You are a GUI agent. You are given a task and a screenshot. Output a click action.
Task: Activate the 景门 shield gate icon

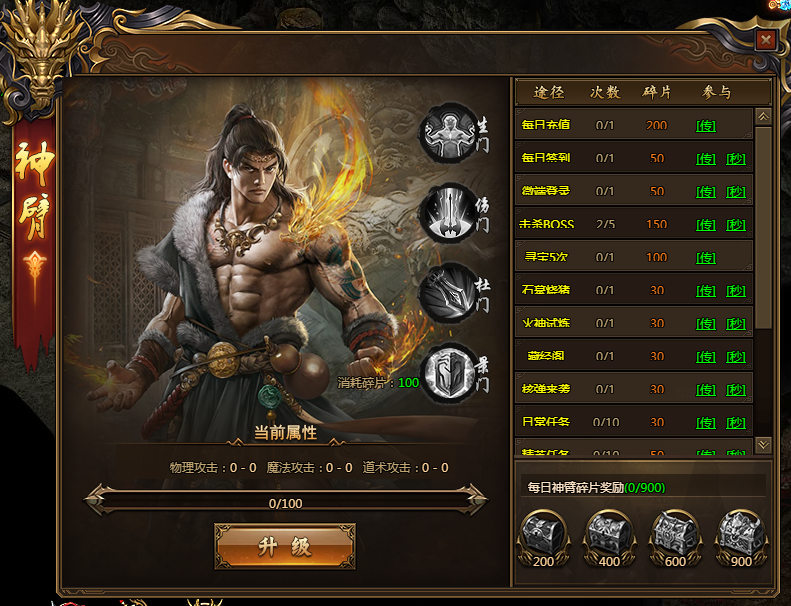[448, 371]
